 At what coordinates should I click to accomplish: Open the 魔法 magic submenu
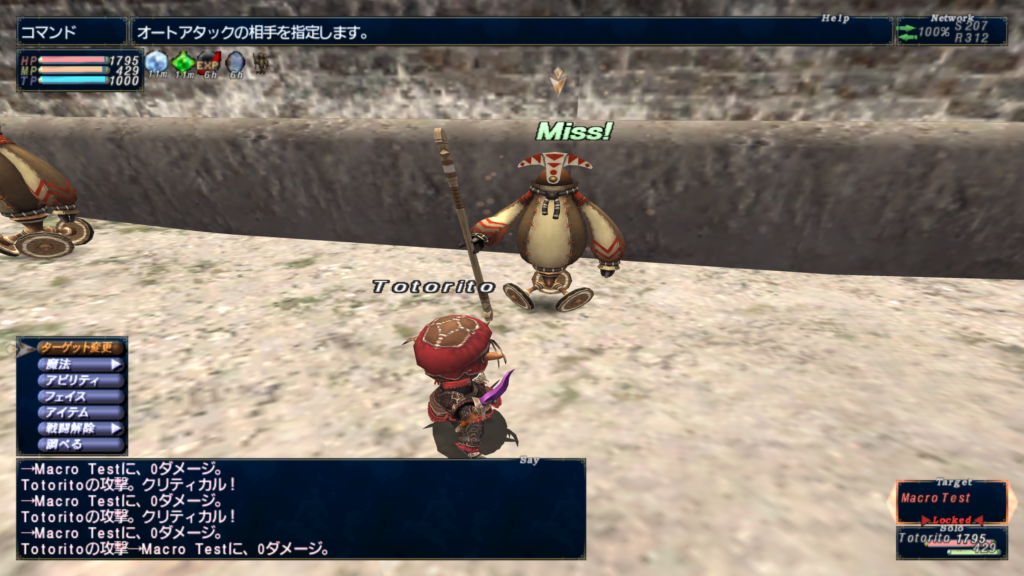click(80, 364)
